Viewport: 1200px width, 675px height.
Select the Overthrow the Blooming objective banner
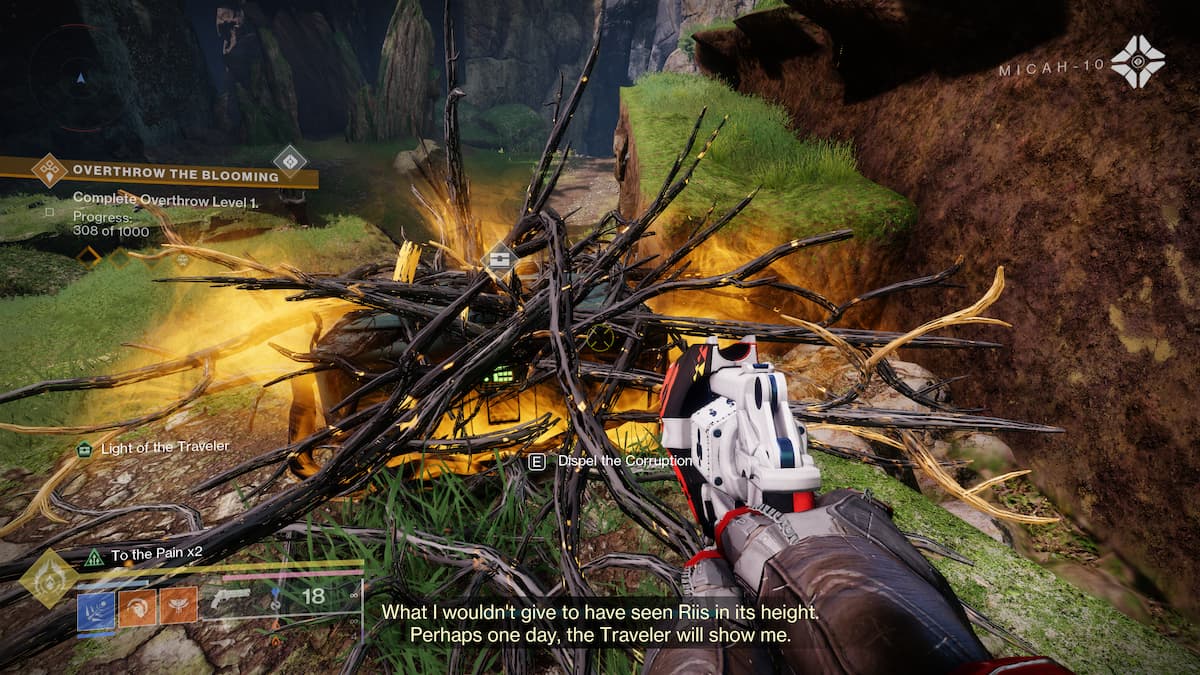175,176
